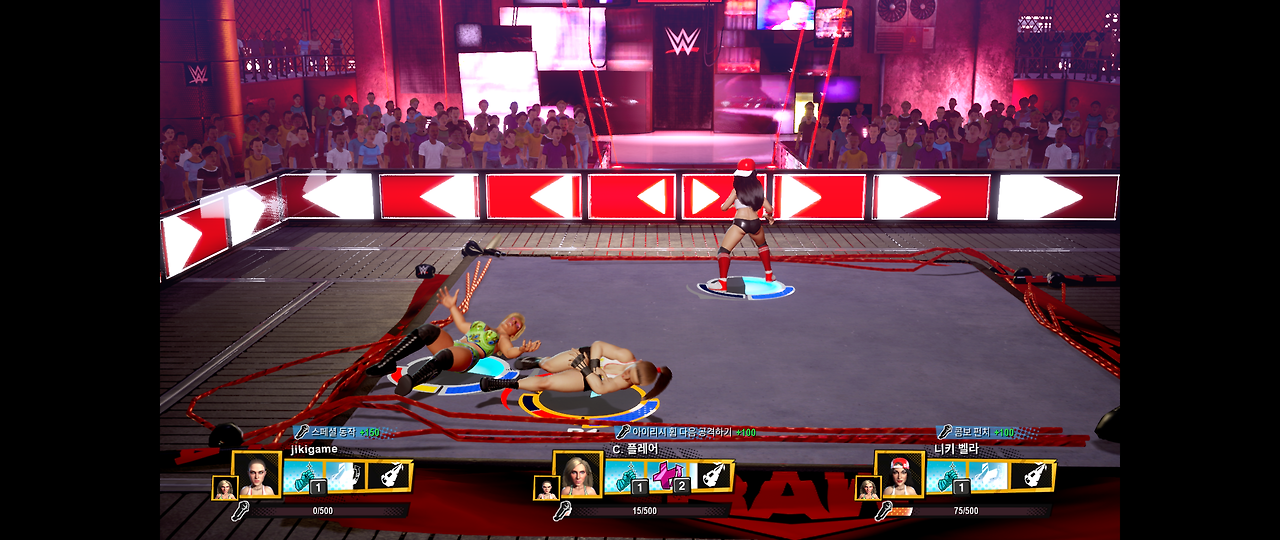
Task: Click jikigame's small tag partner portrait
Action: (x=224, y=488)
